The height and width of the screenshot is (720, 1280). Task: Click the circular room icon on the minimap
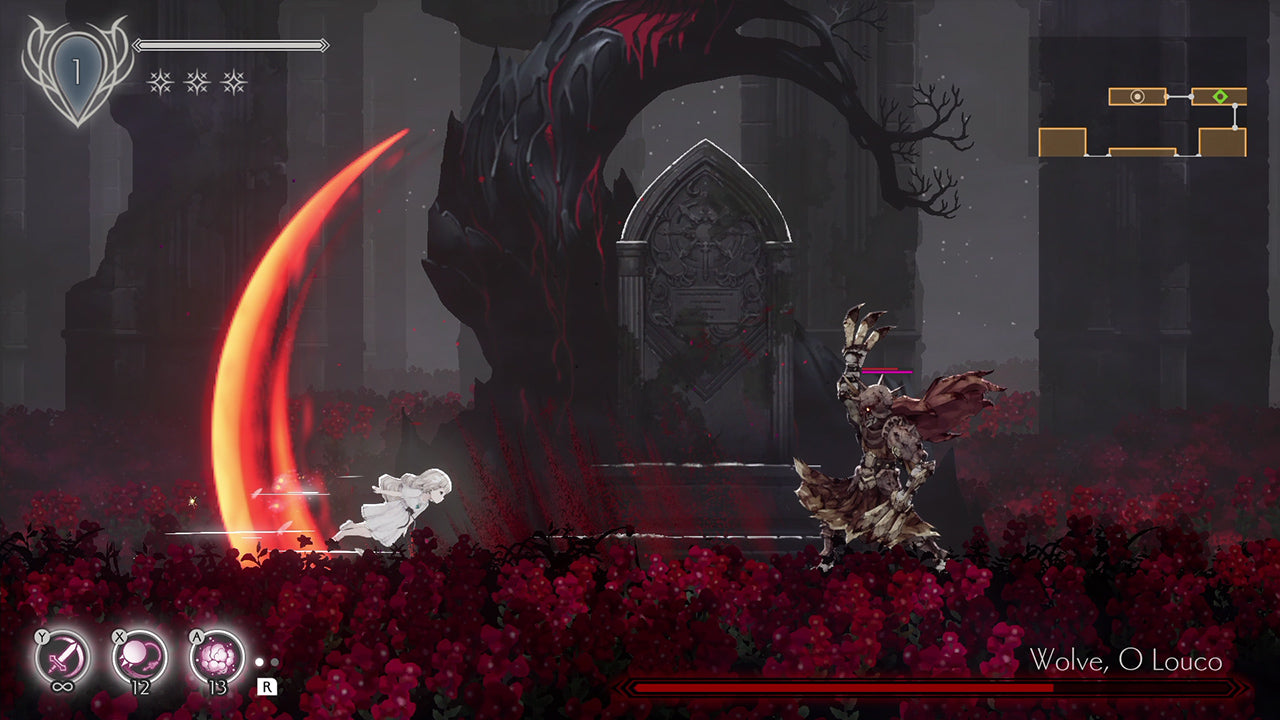point(1137,95)
